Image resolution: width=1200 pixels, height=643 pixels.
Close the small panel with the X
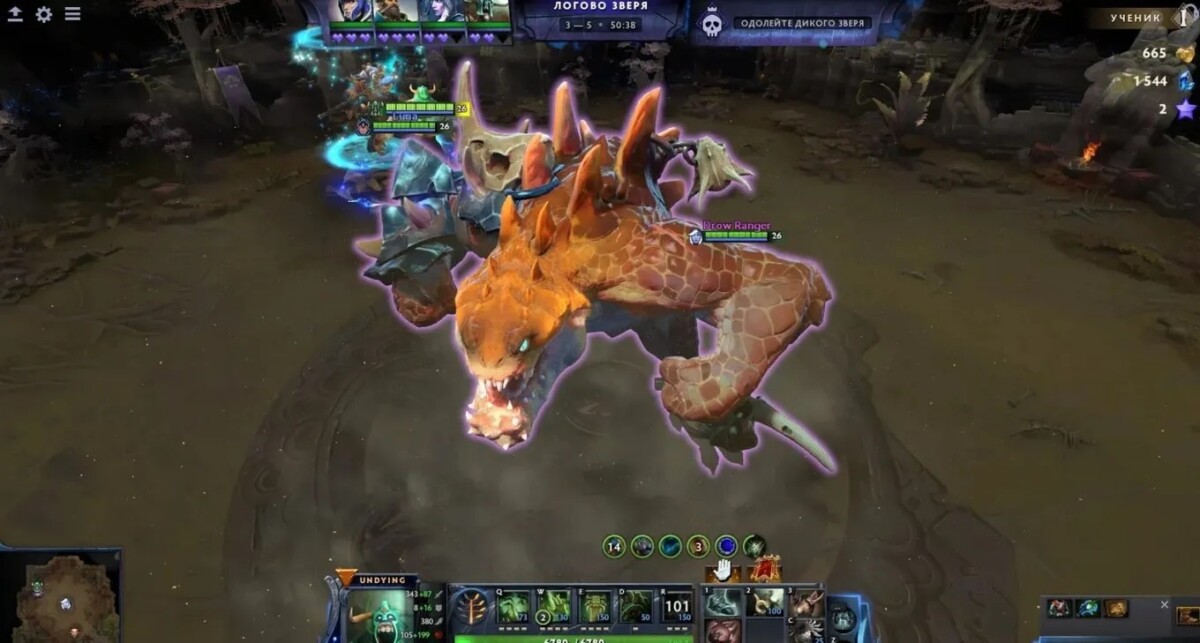1164,604
